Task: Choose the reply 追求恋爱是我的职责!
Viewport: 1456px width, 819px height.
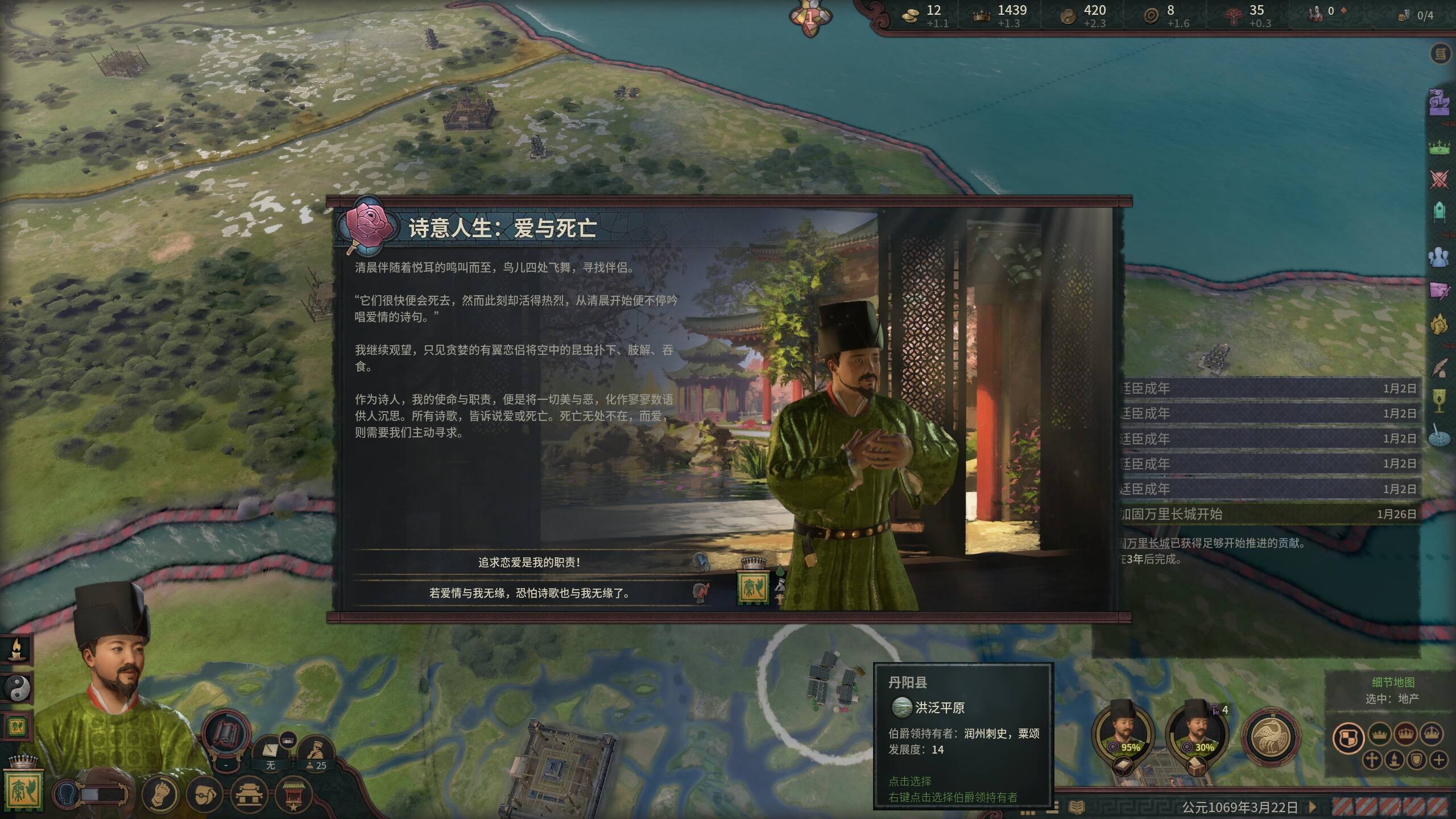Action: point(529,562)
